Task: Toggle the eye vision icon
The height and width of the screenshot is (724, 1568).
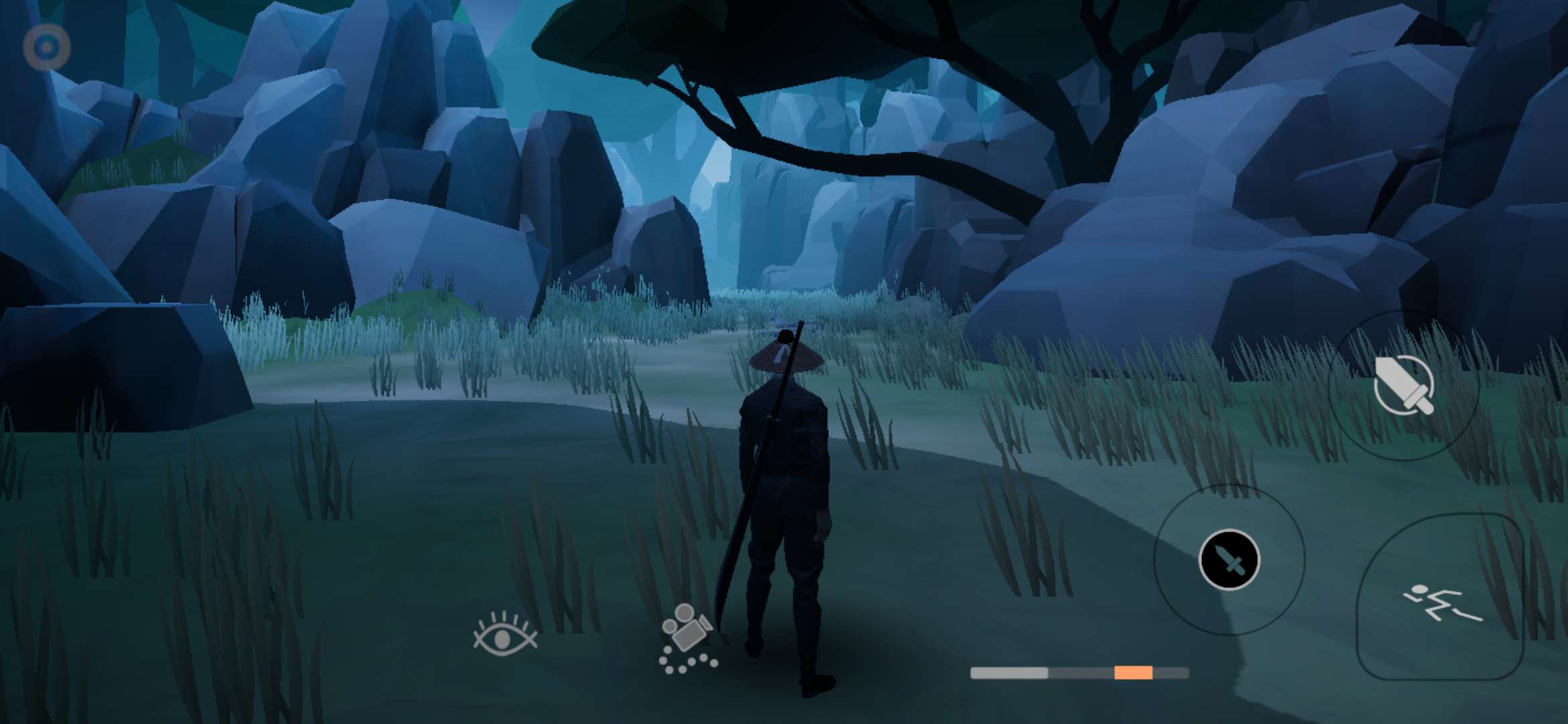Action: pos(505,632)
